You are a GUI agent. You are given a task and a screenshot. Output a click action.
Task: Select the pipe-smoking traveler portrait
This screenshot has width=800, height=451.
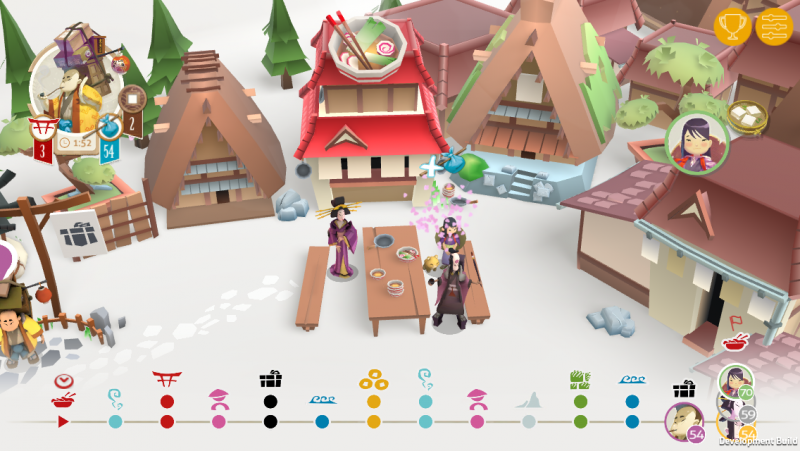70,95
